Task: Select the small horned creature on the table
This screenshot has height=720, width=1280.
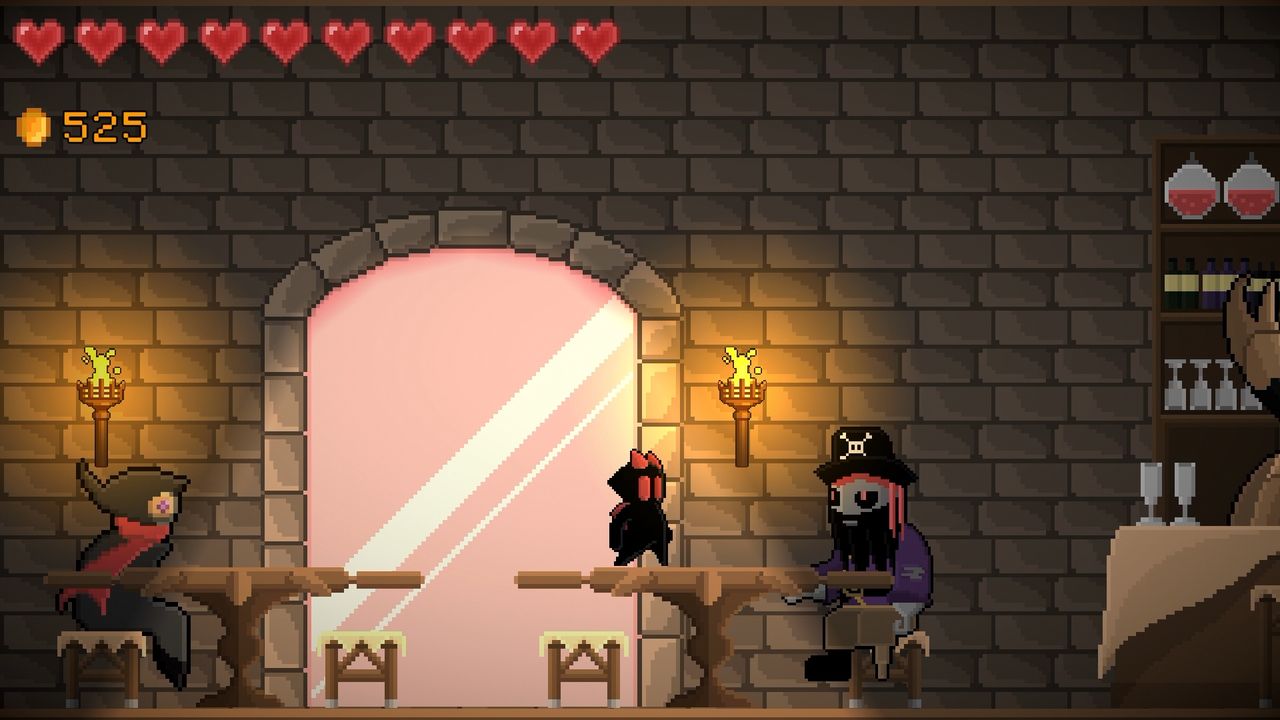Action: (x=640, y=510)
